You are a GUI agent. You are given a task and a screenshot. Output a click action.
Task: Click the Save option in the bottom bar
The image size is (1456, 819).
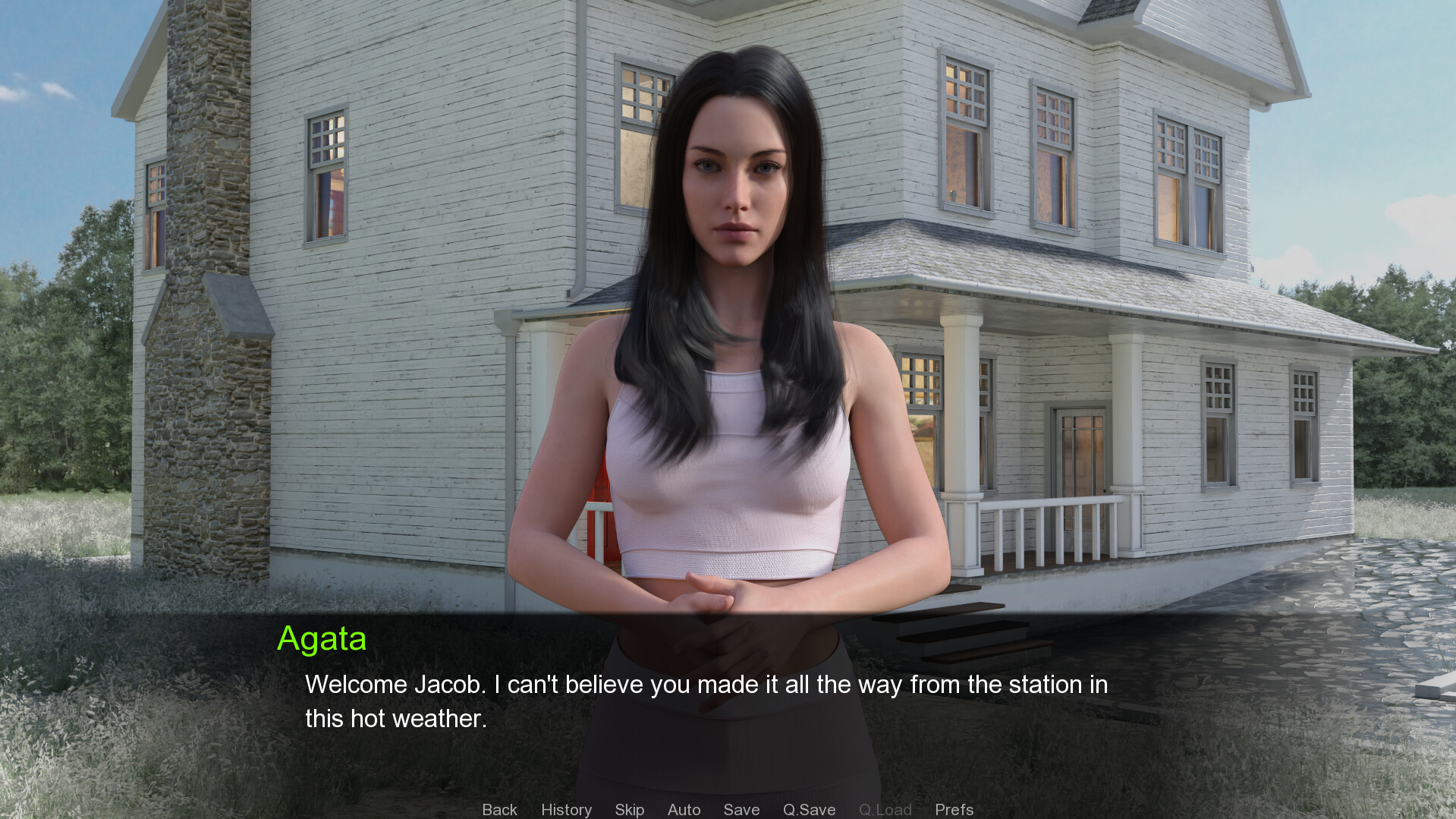[x=741, y=809]
